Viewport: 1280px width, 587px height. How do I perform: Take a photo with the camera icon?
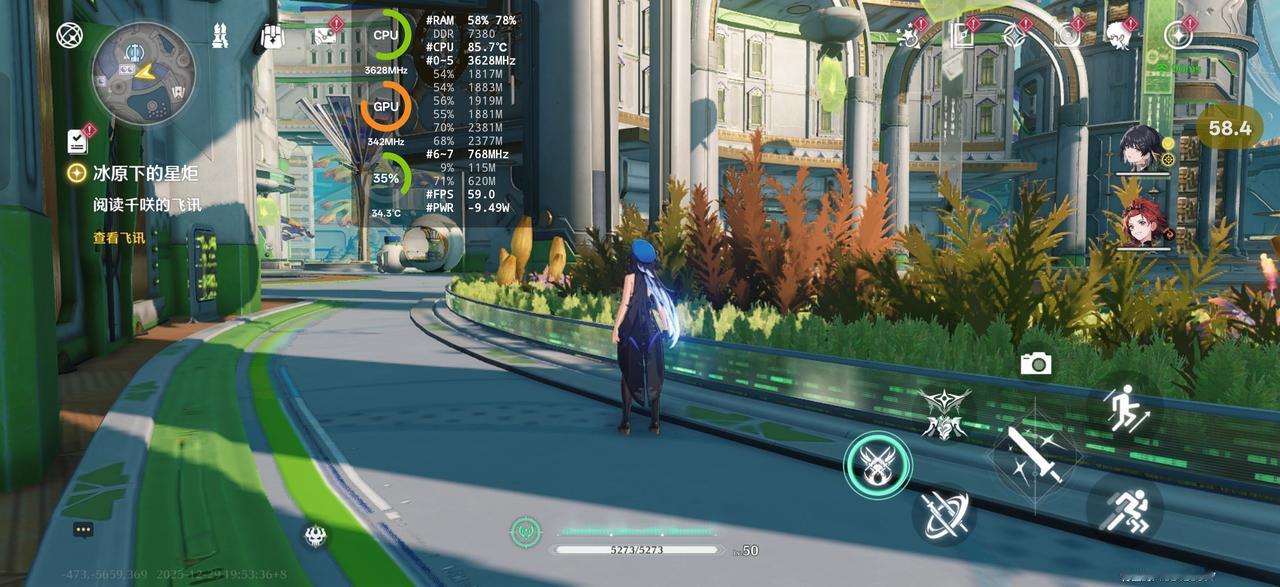[x=1036, y=364]
